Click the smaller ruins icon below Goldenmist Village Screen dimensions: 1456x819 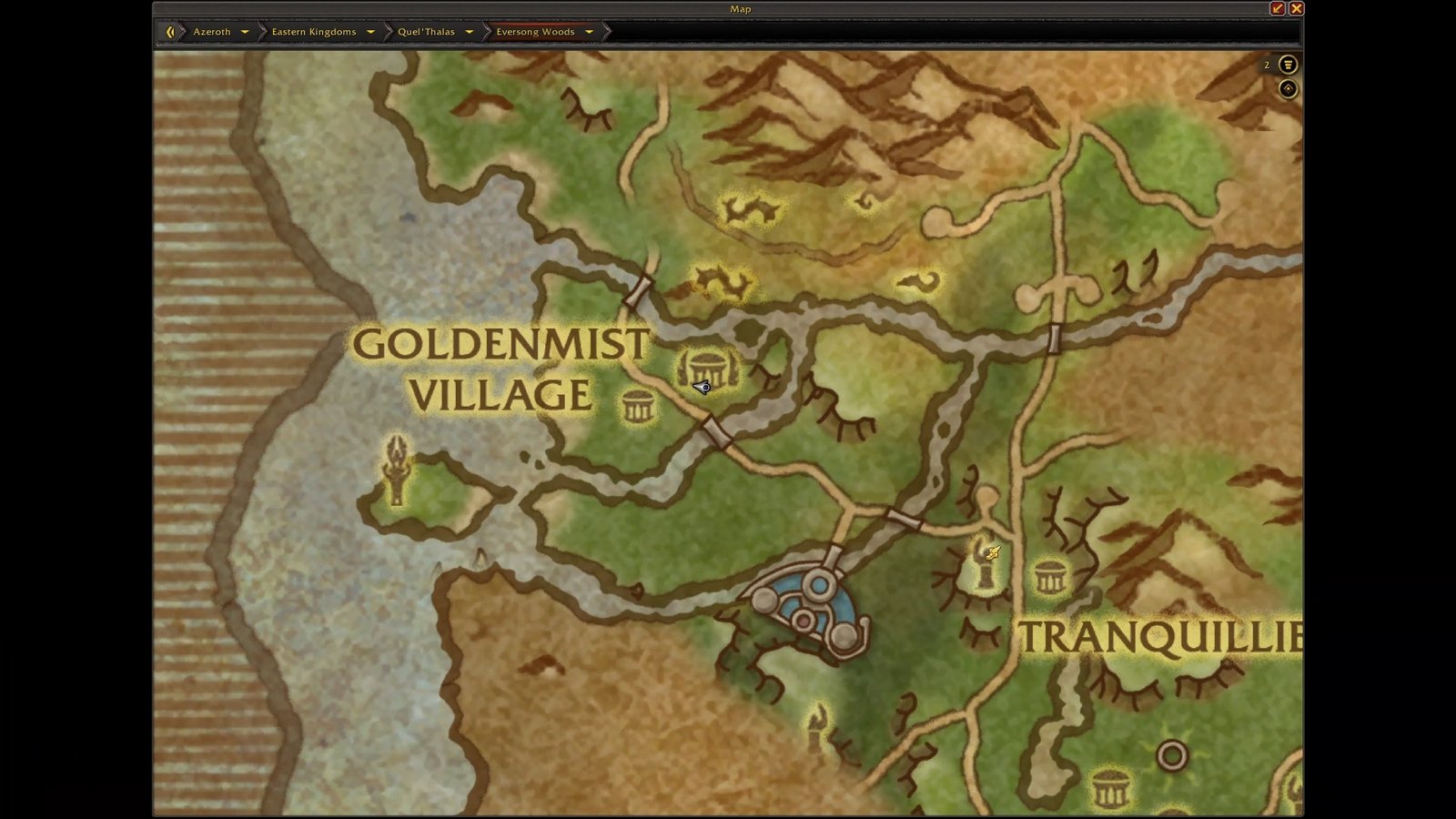(636, 405)
